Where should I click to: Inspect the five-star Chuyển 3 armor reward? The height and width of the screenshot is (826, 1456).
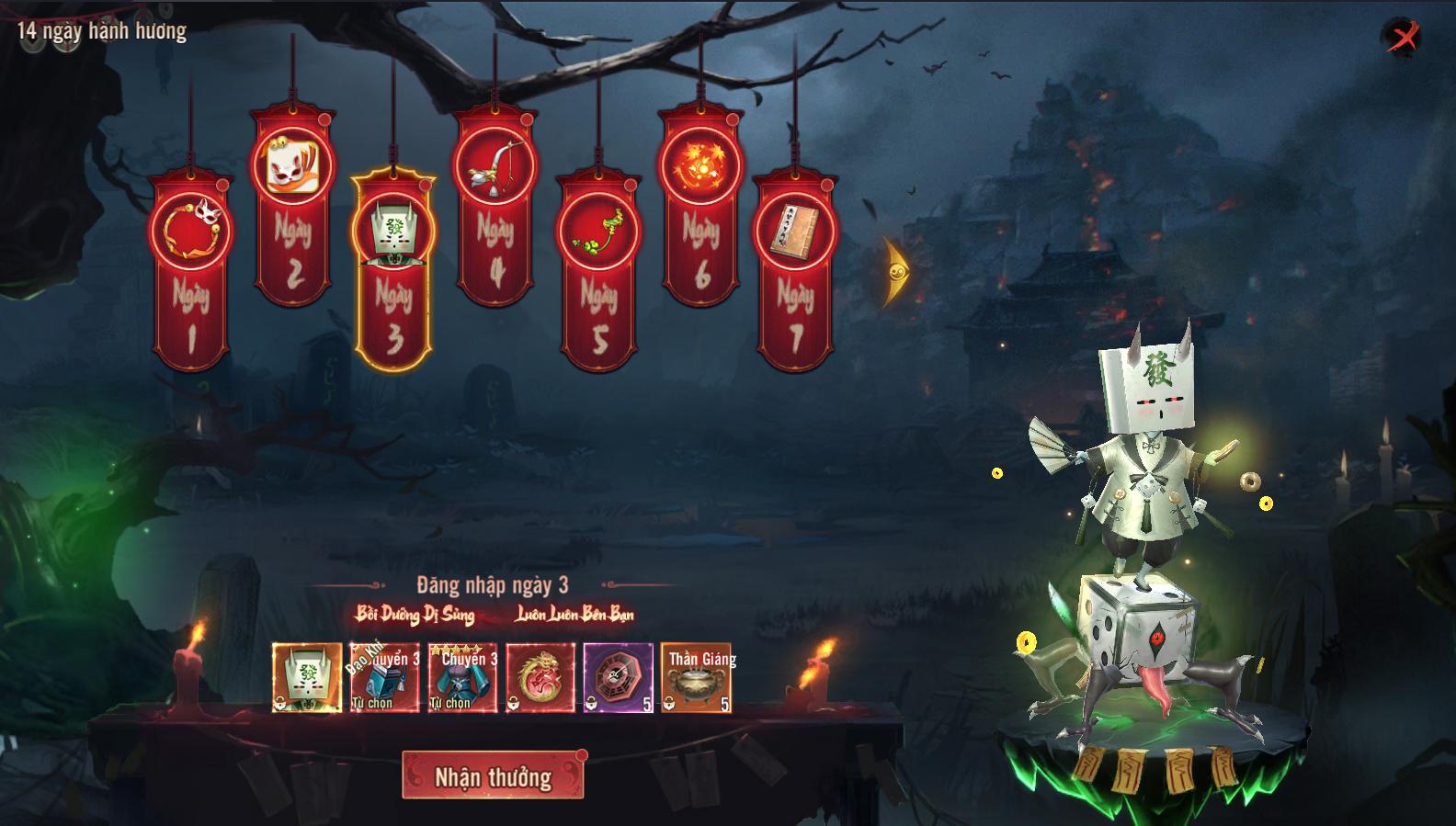click(x=462, y=678)
